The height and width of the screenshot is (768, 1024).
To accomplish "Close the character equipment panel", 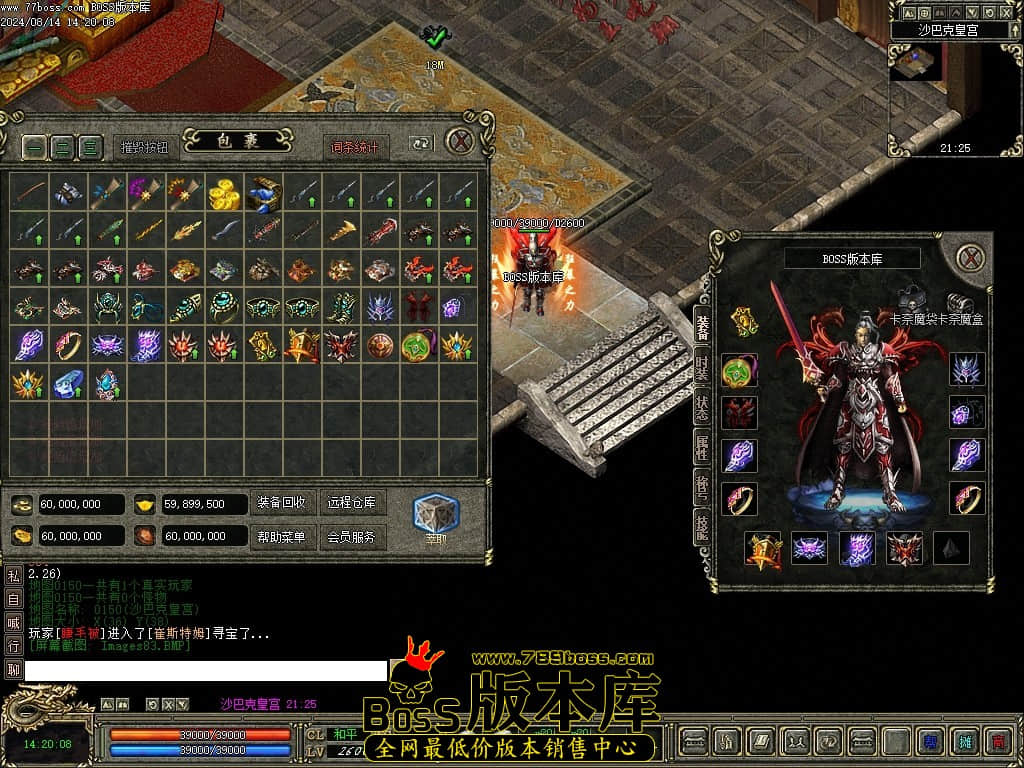I will tap(970, 258).
